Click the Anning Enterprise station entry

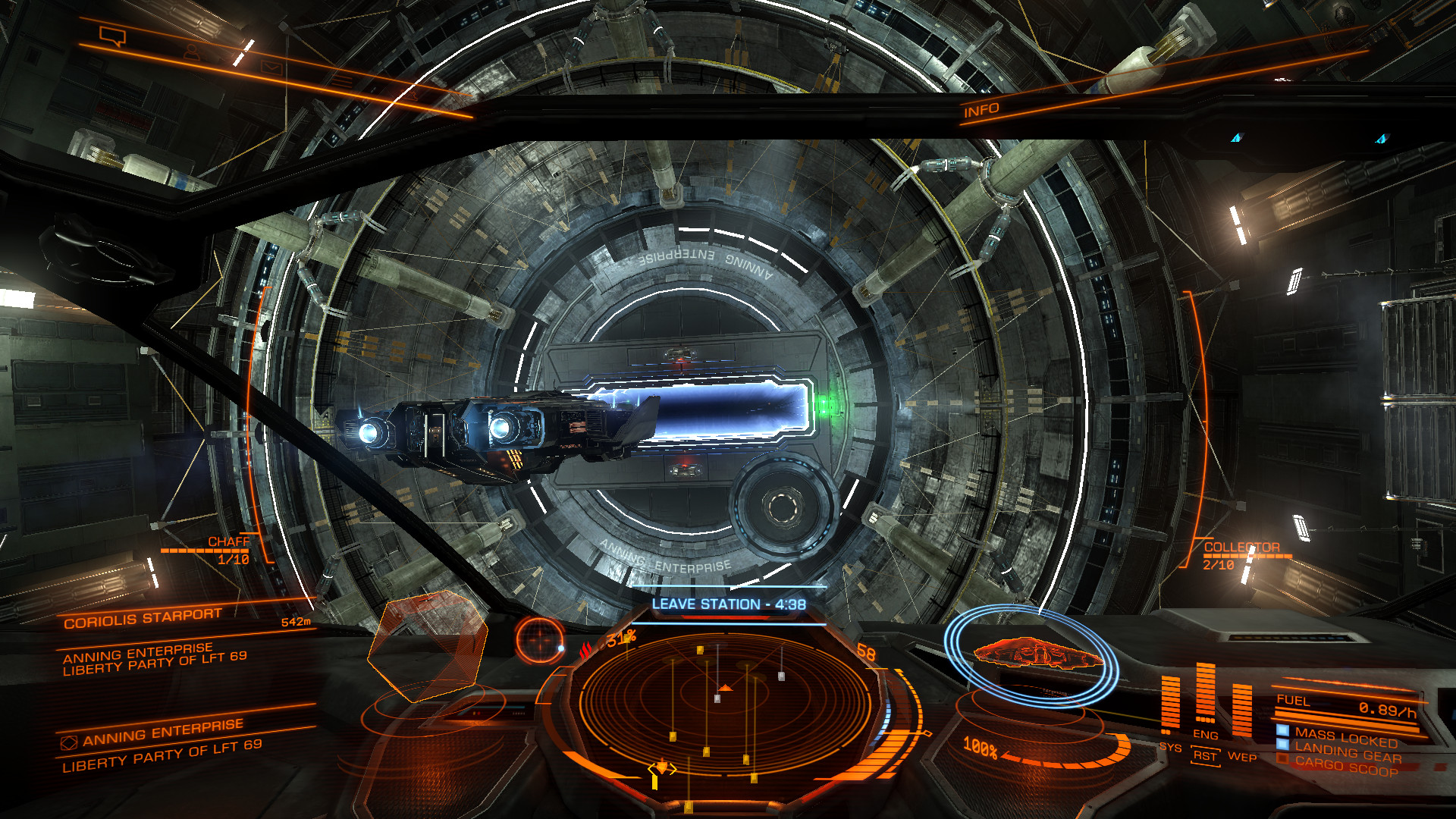[162, 731]
